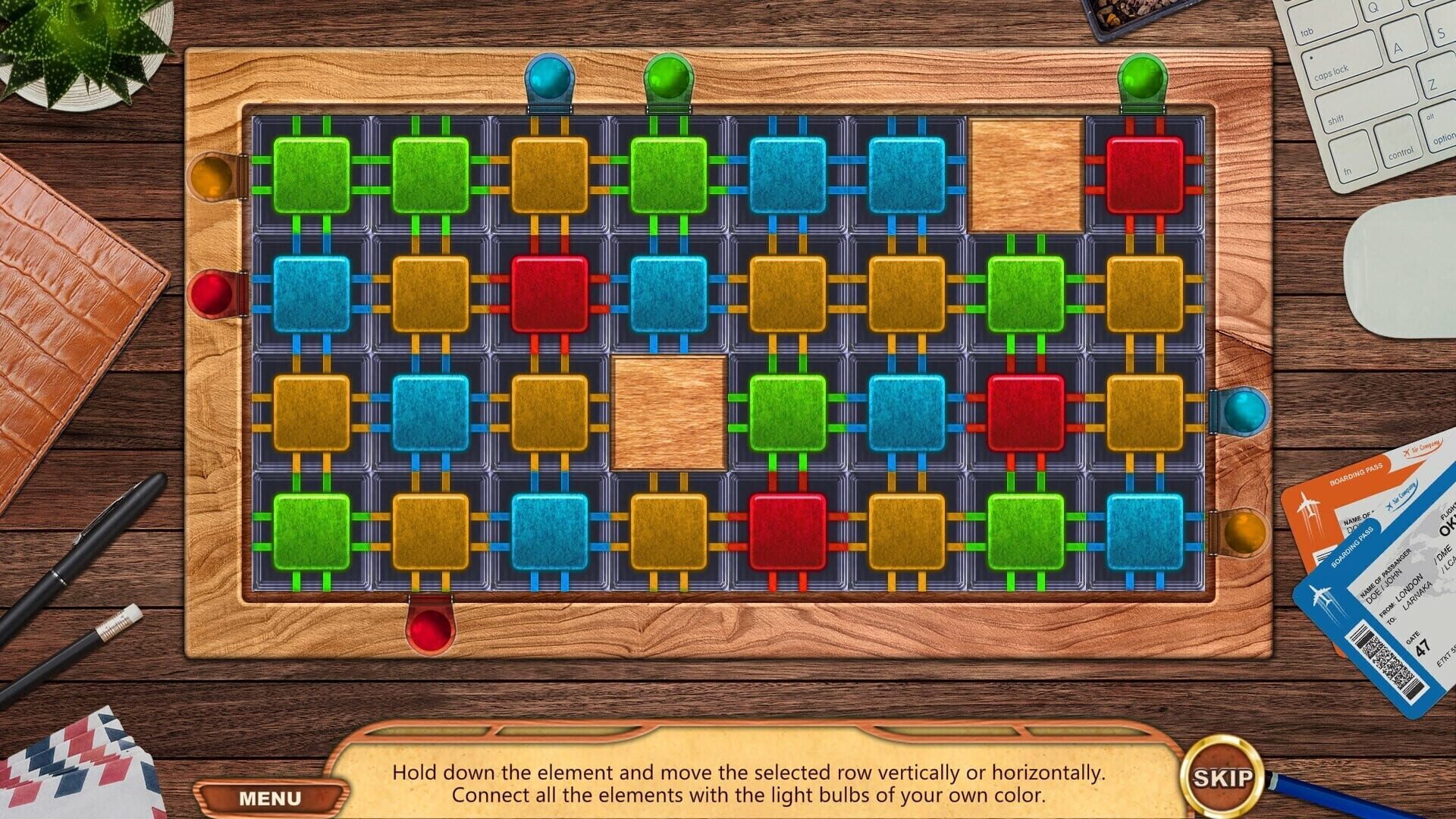Click the green bulb beside the blue one
Screen dimensions: 1456x819
click(667, 76)
